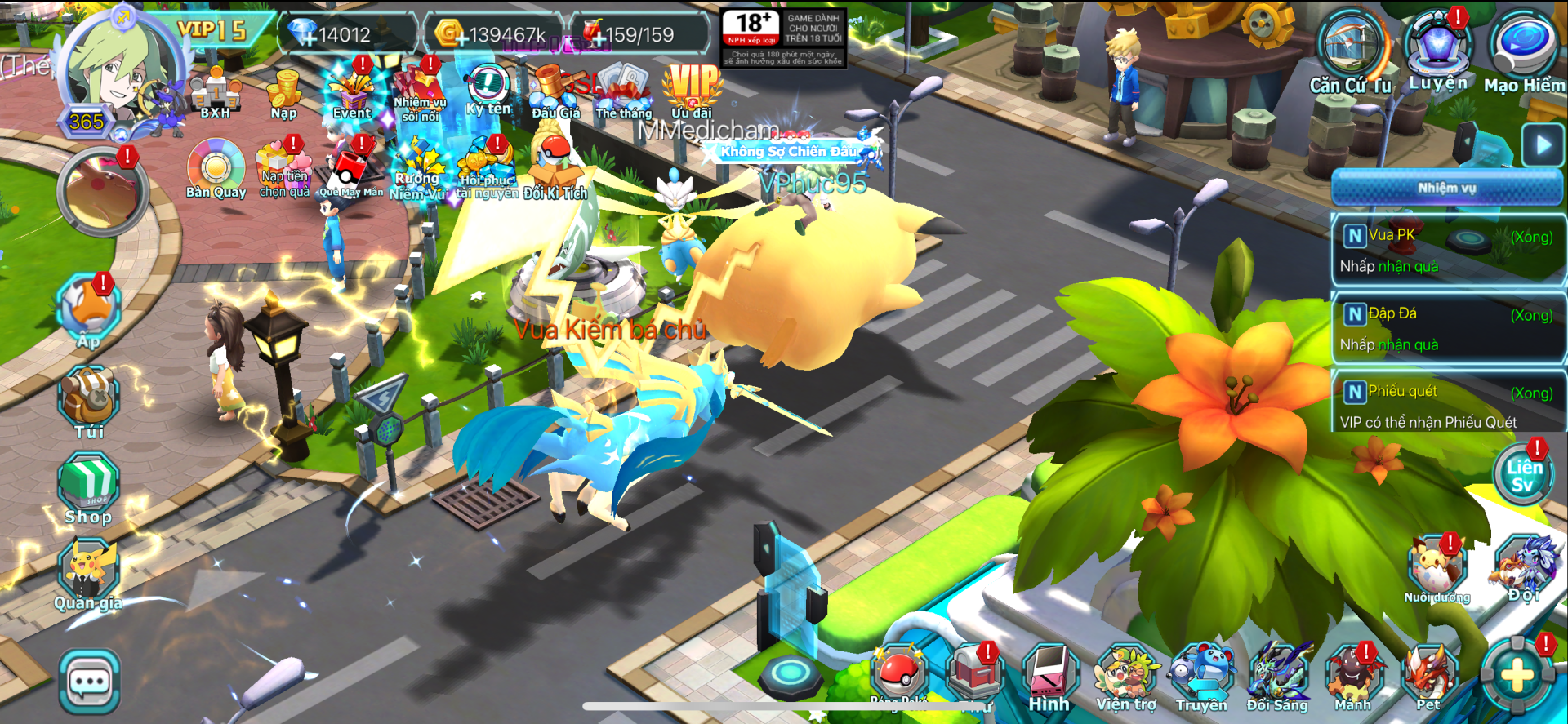Open the Pet menu
Viewport: 1568px width, 724px height.
pyautogui.click(x=1428, y=678)
